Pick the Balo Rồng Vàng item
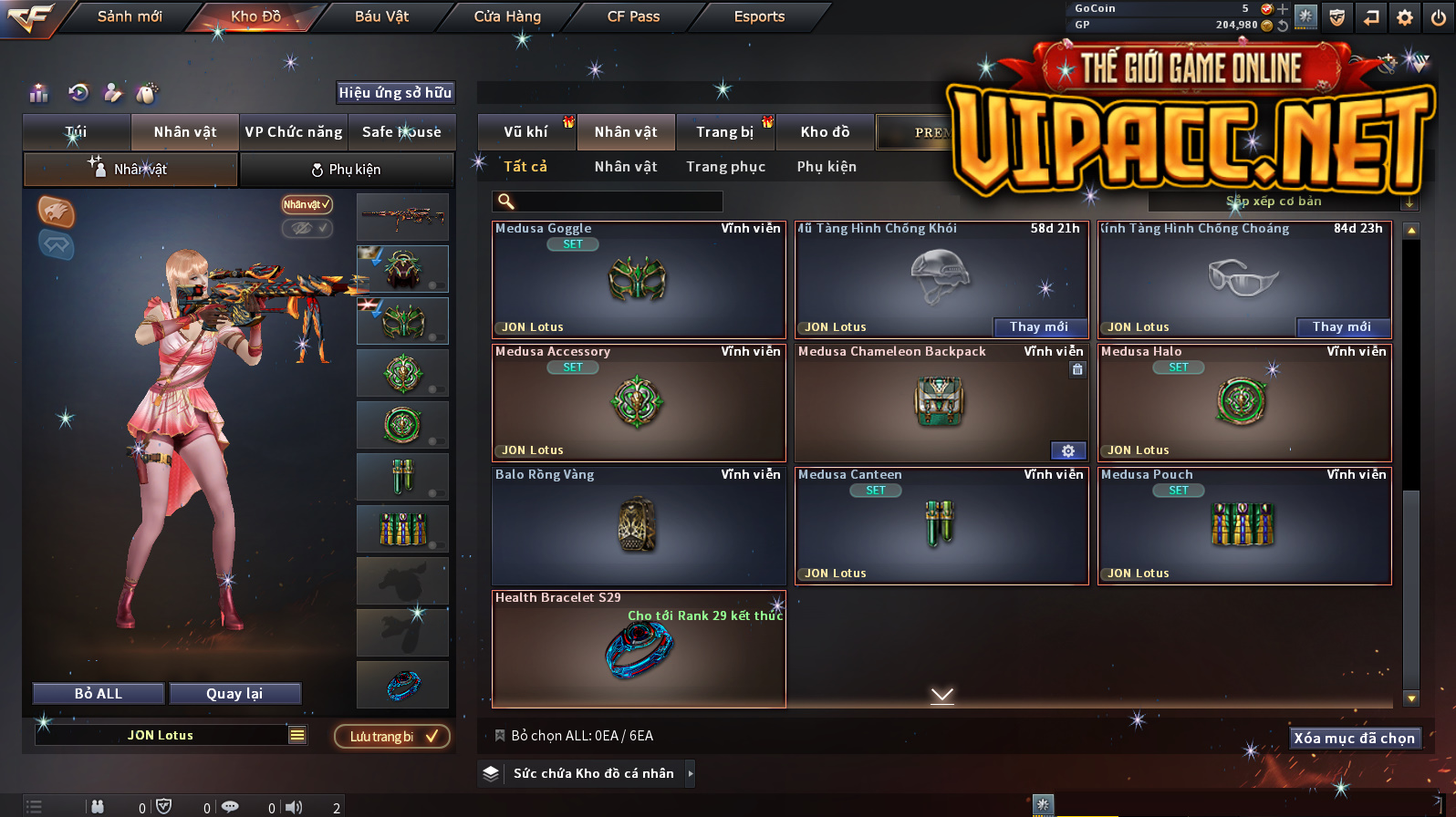The height and width of the screenshot is (817, 1456). [639, 526]
